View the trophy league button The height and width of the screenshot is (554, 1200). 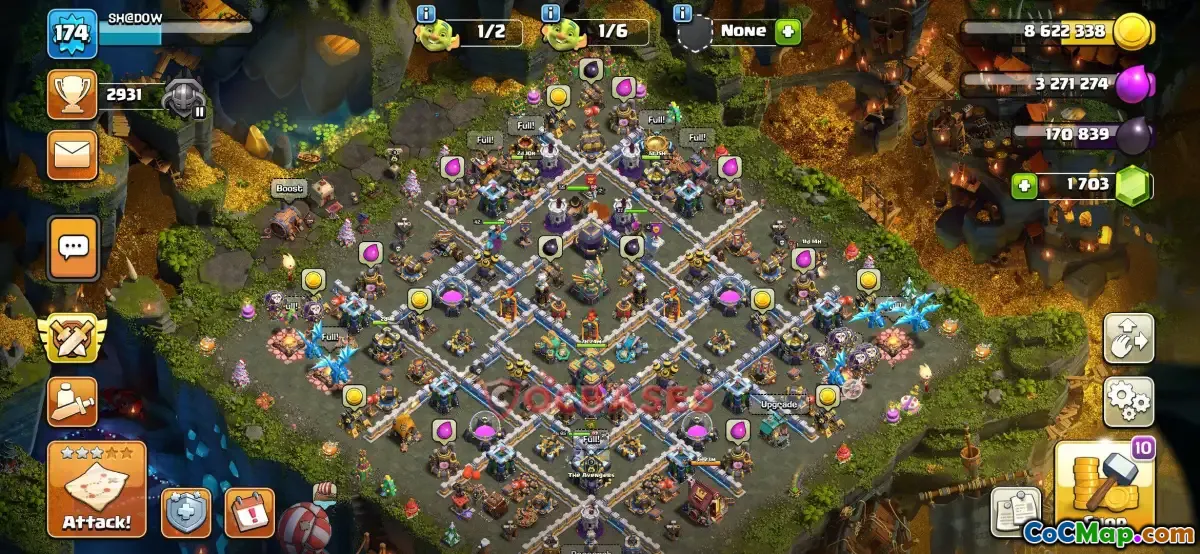pos(73,97)
